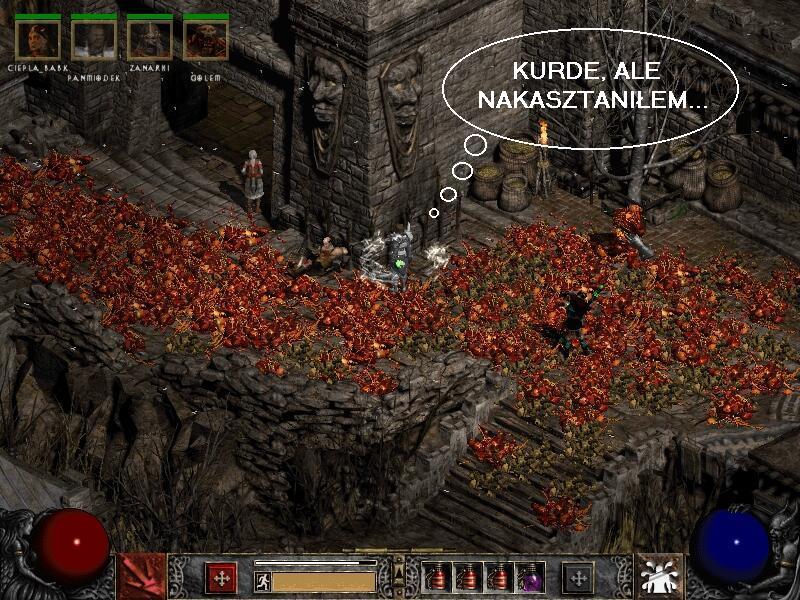The width and height of the screenshot is (800, 600).
Task: Select the Ciepla_Babk party portrait
Action: pyautogui.click(x=38, y=39)
